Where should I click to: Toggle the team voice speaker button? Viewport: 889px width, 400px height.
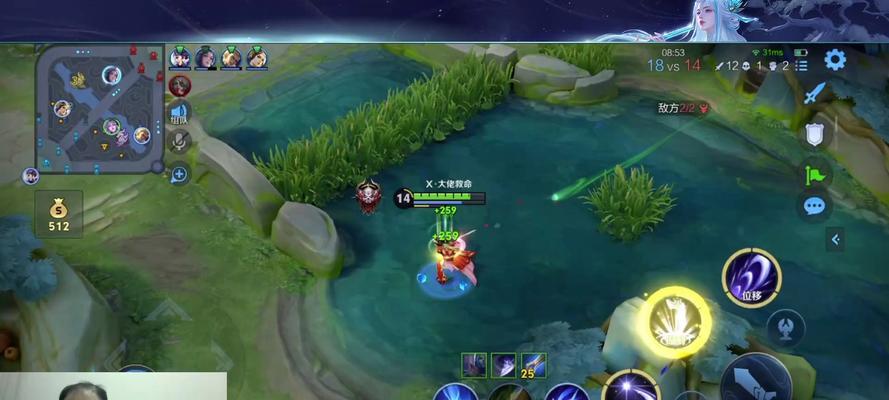tap(180, 113)
